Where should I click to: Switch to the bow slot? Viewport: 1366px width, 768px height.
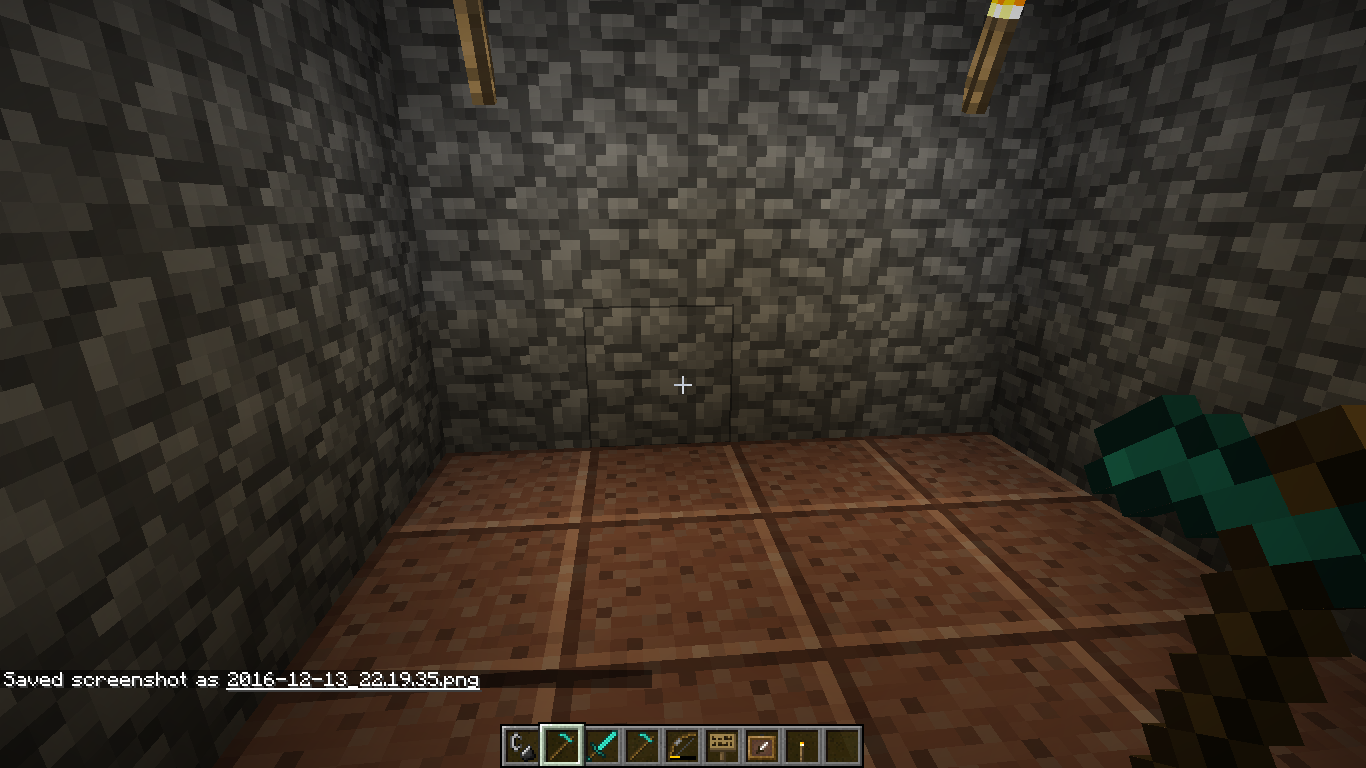[x=681, y=746]
